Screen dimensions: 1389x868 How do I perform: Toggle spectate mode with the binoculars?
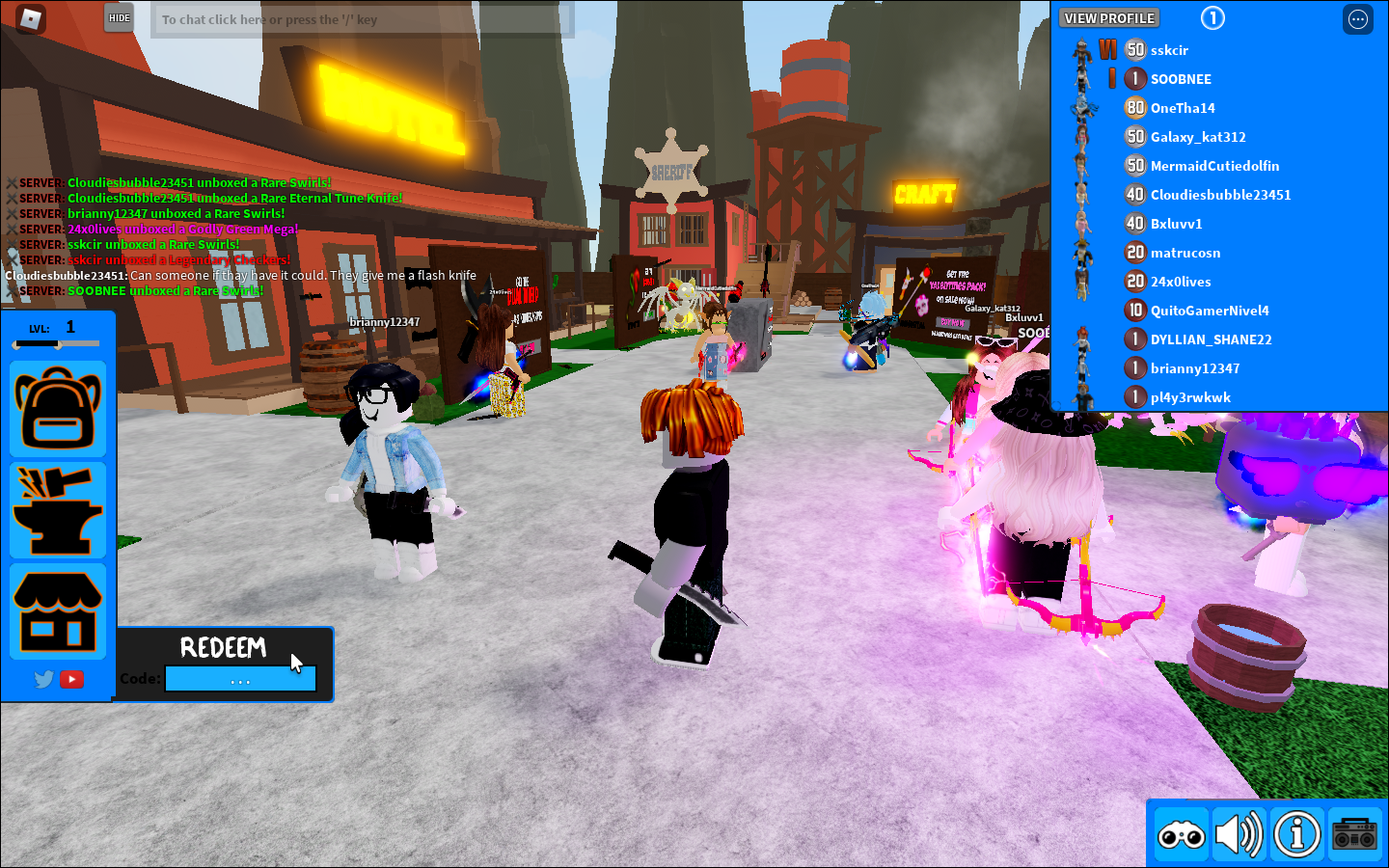tap(1181, 833)
